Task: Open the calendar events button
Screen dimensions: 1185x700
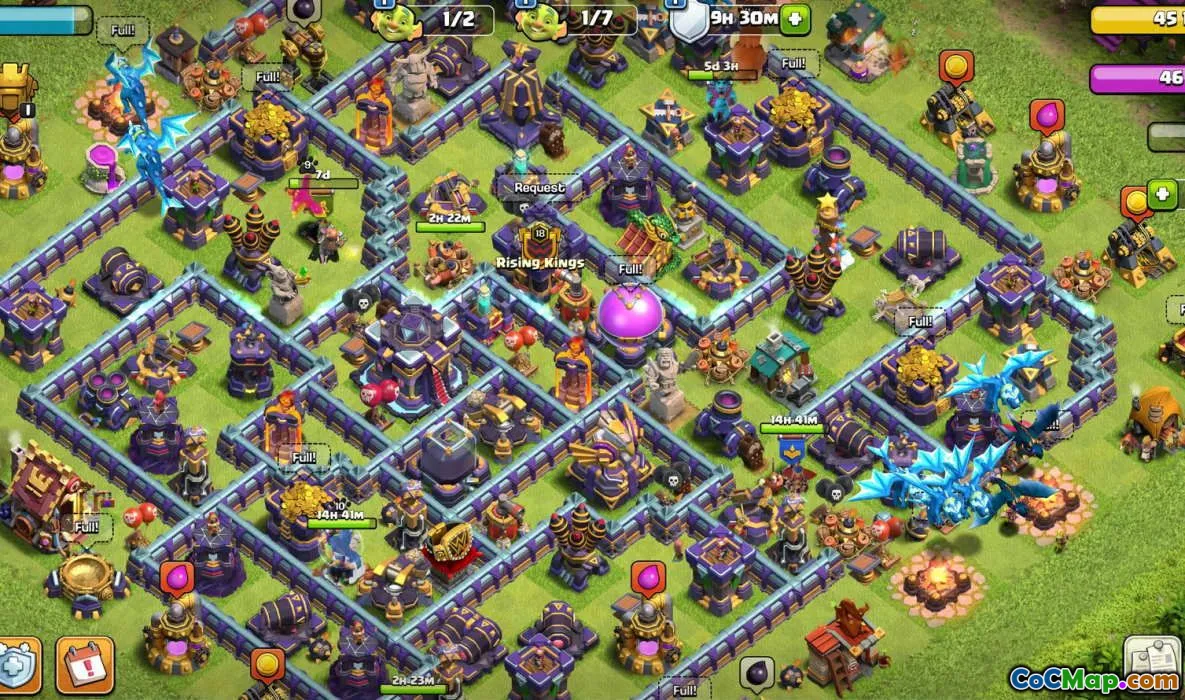Action: coord(84,665)
